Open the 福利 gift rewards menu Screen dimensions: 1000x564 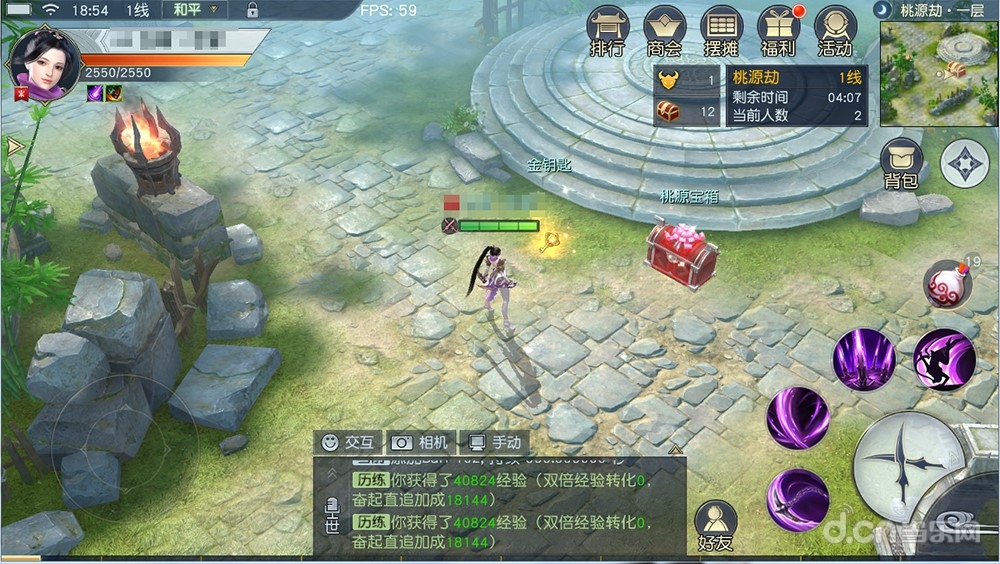(778, 31)
